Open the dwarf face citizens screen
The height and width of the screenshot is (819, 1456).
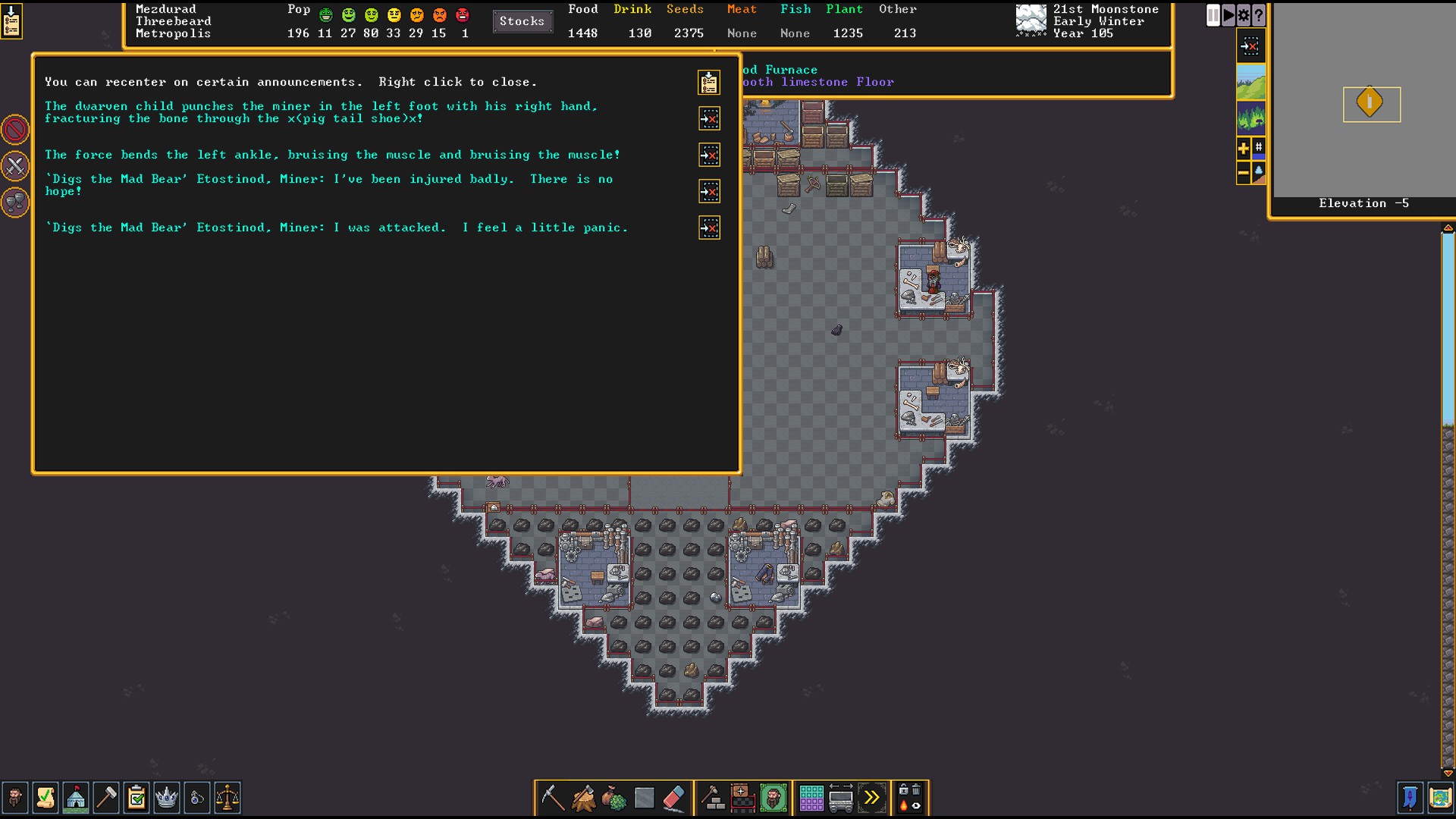14,798
